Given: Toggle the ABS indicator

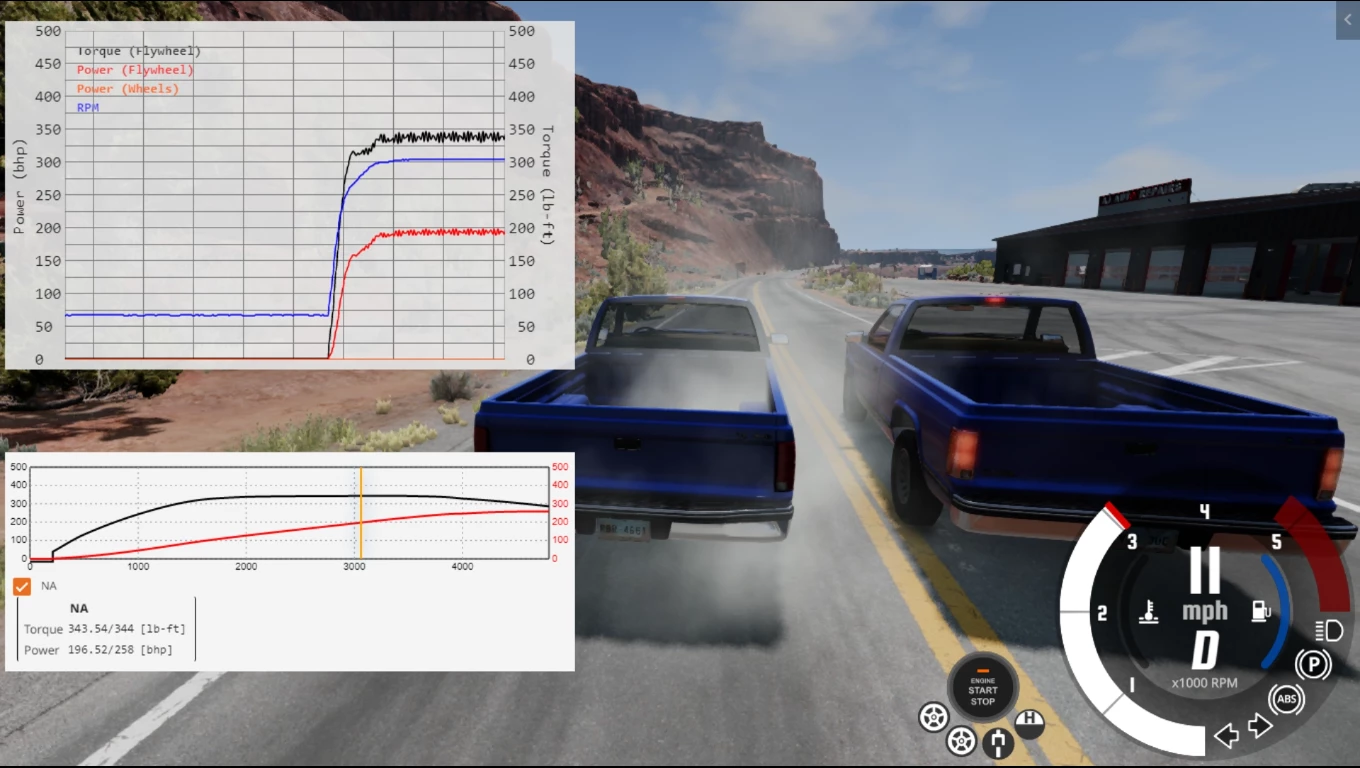Looking at the screenshot, I should [x=1286, y=699].
